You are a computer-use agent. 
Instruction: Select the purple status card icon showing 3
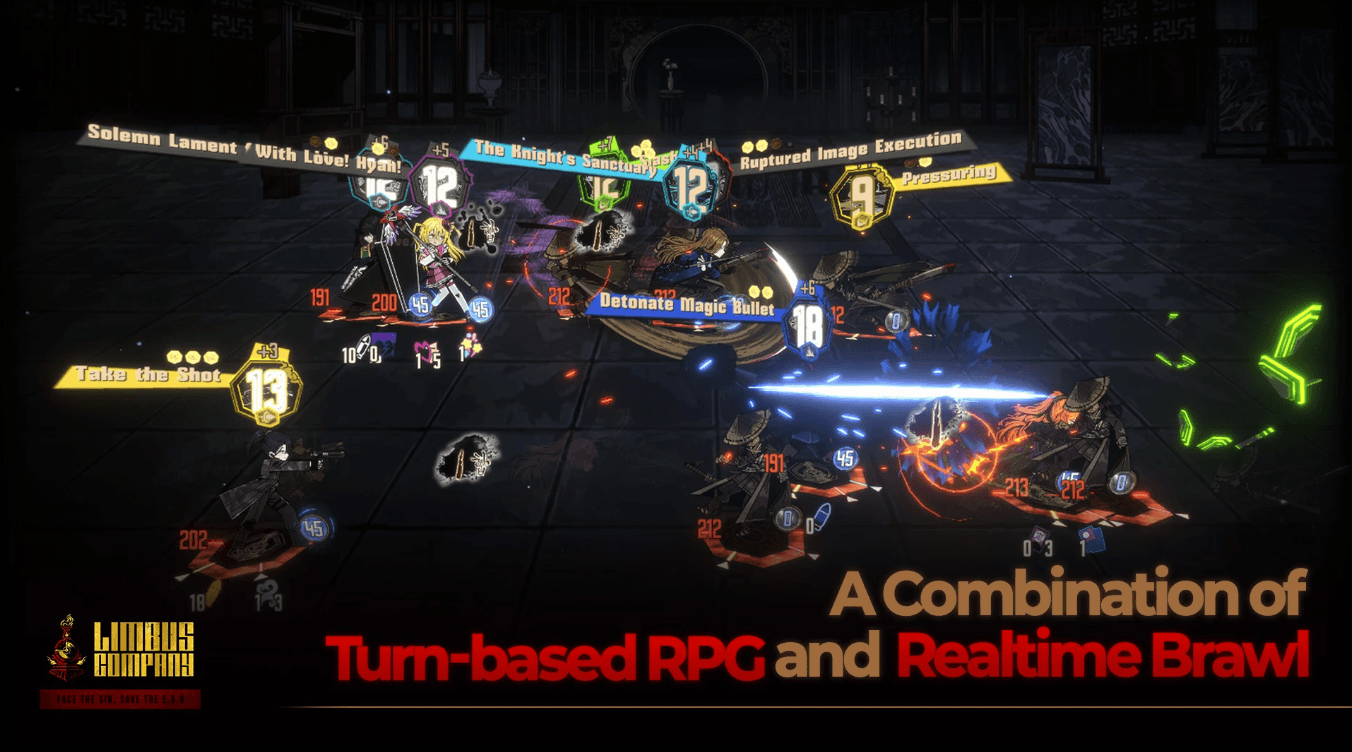pyautogui.click(x=1040, y=540)
